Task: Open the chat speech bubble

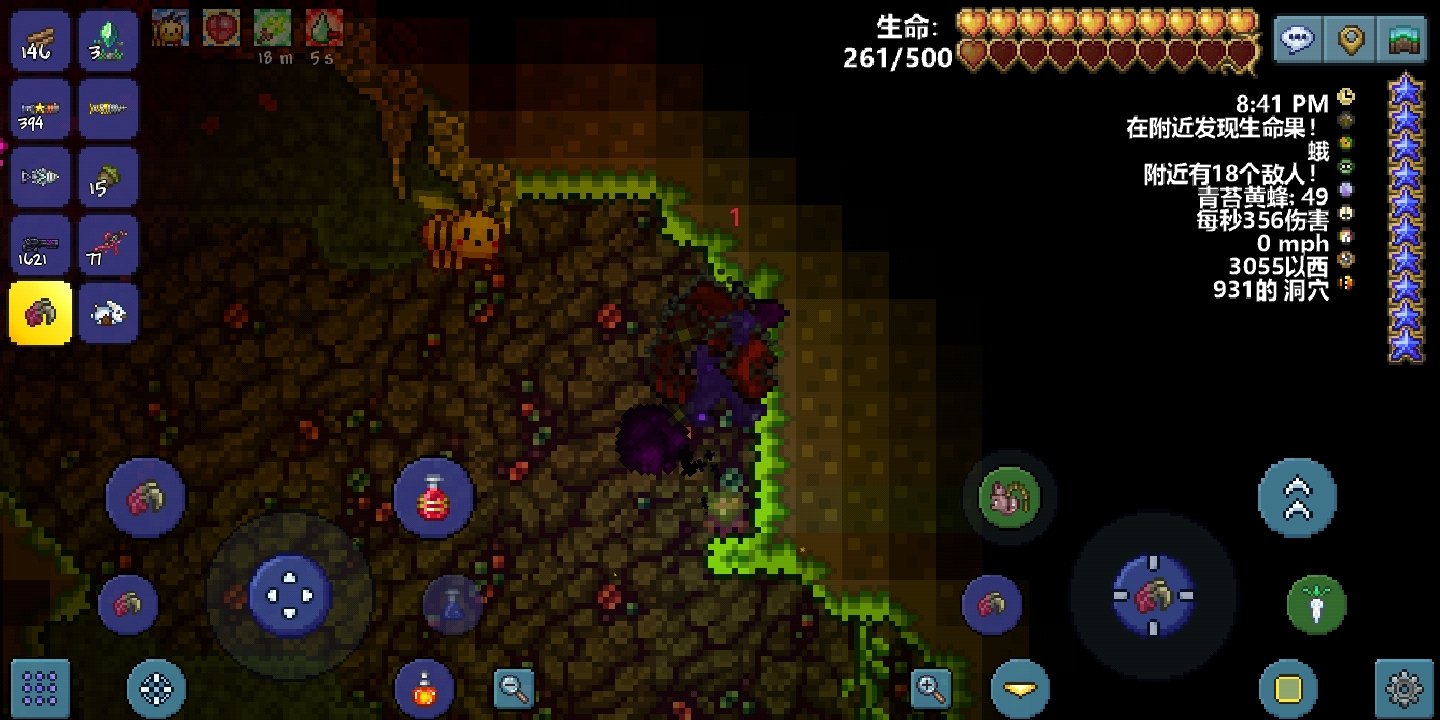Action: pyautogui.click(x=1298, y=41)
